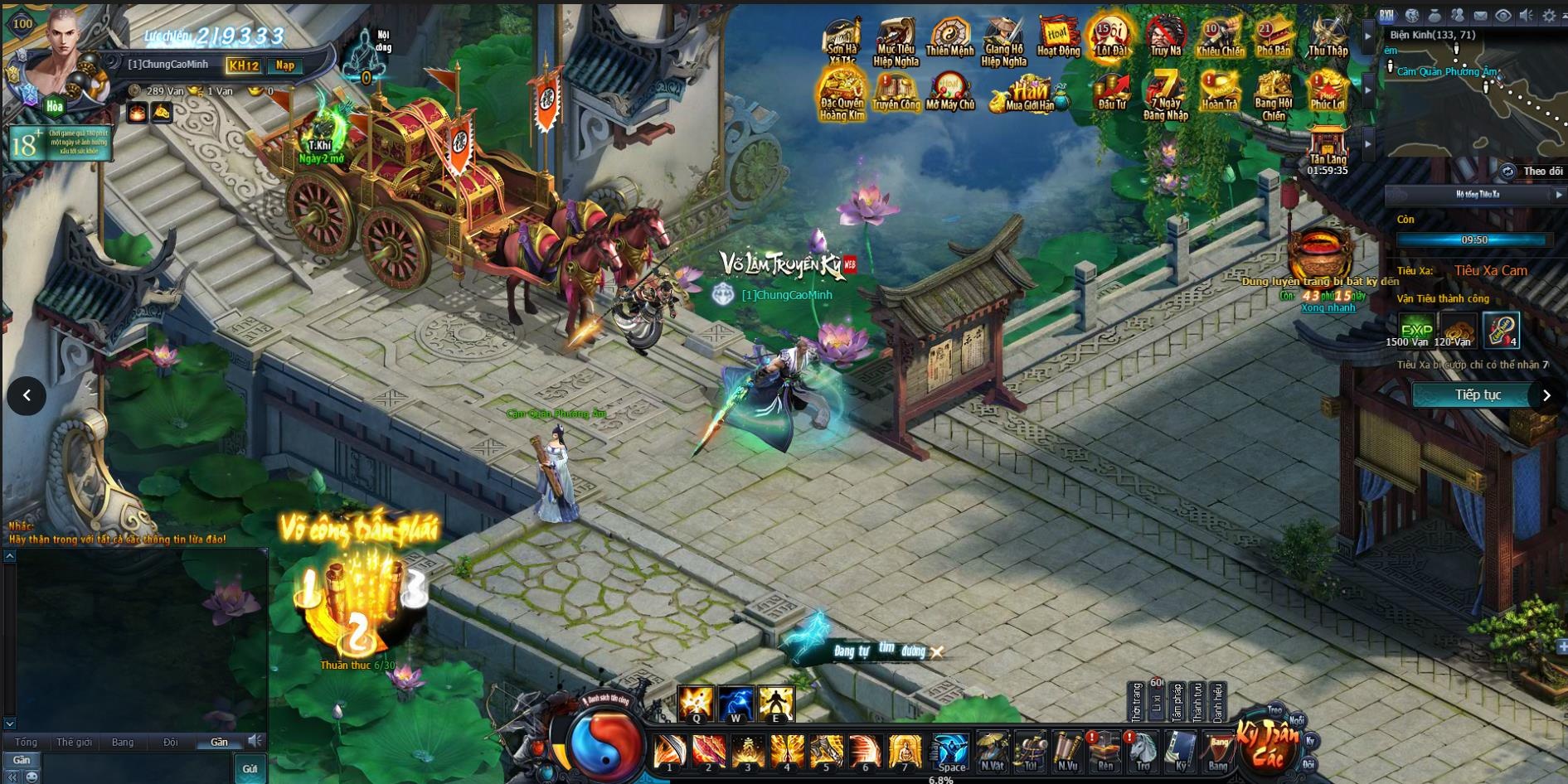Open the Hoạt Động events icon
Image resolution: width=1568 pixels, height=784 pixels.
[x=1057, y=38]
